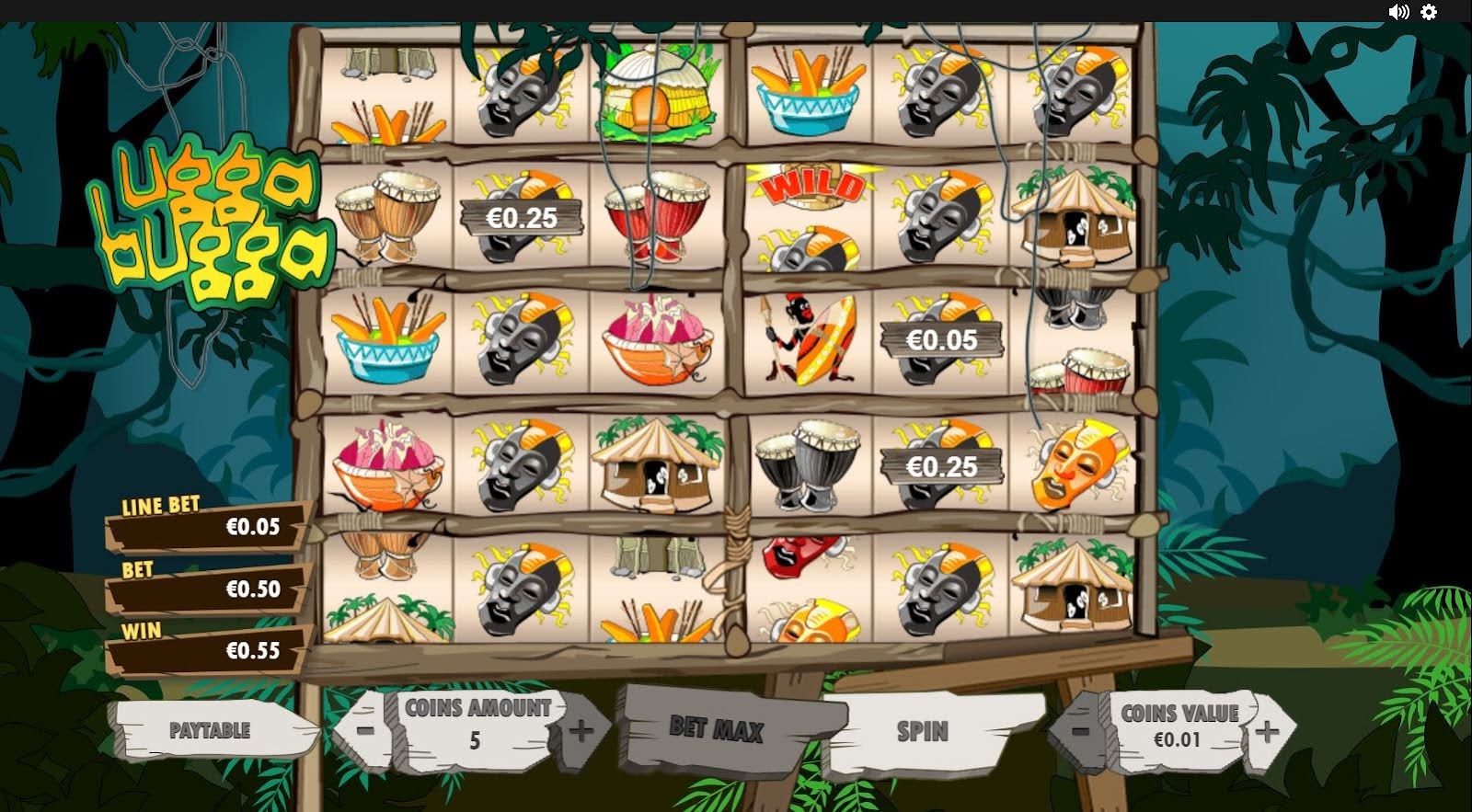Viewport: 1472px width, 812px height.
Task: Select the straw hut symbol in the top row
Action: (x=657, y=92)
